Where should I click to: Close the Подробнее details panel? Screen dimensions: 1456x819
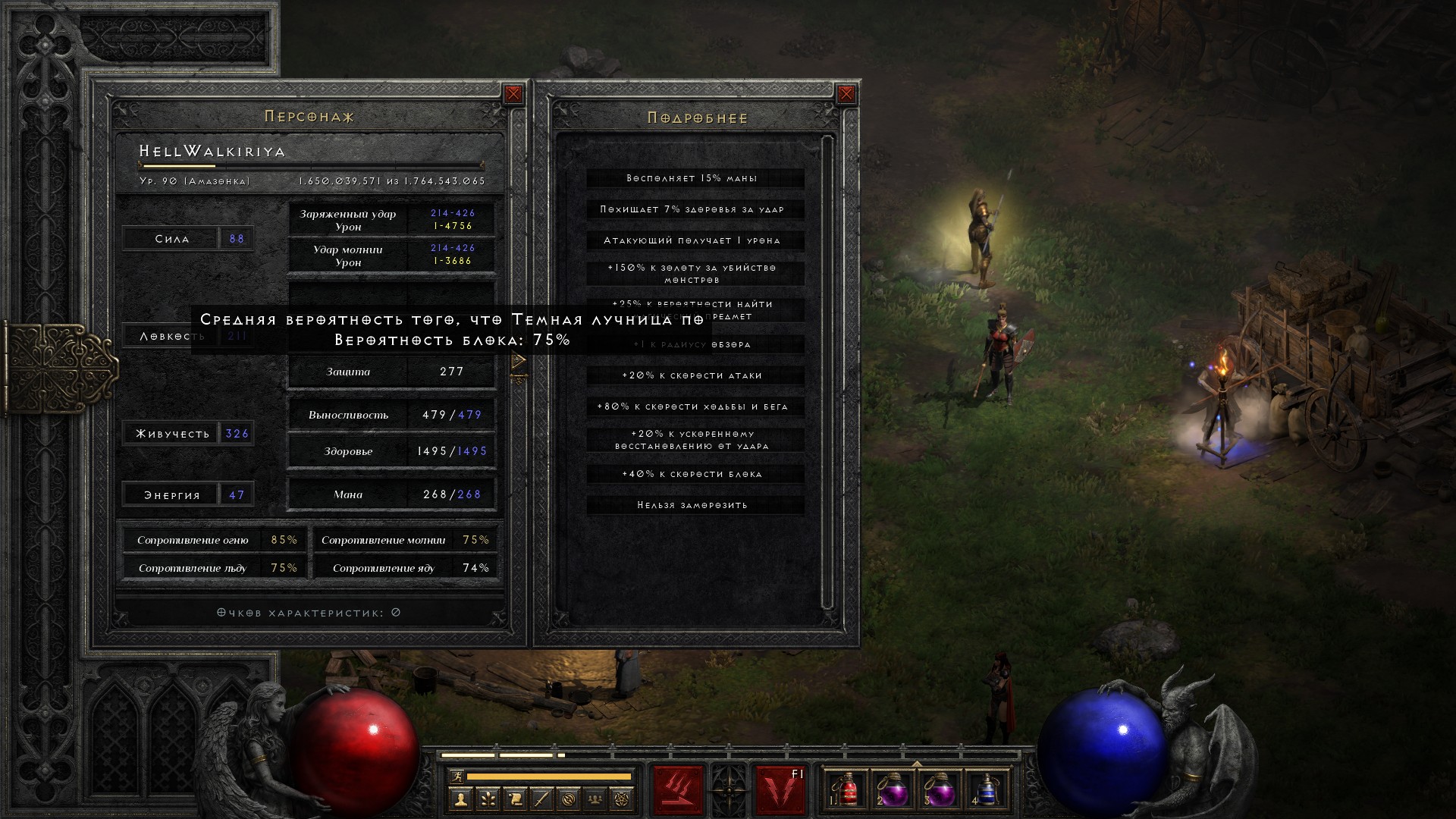click(x=846, y=94)
